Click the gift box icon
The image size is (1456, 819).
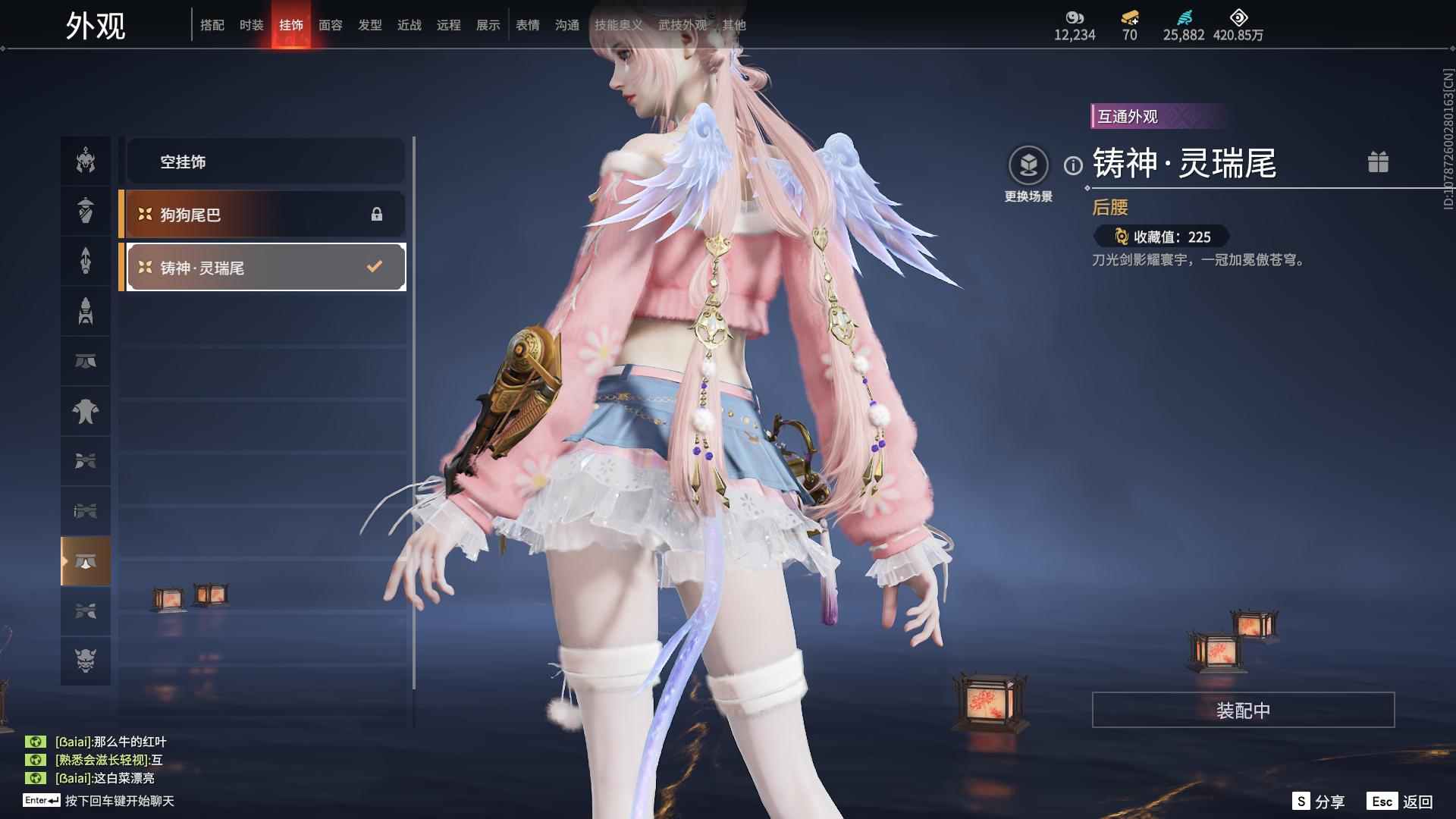coord(1378,162)
